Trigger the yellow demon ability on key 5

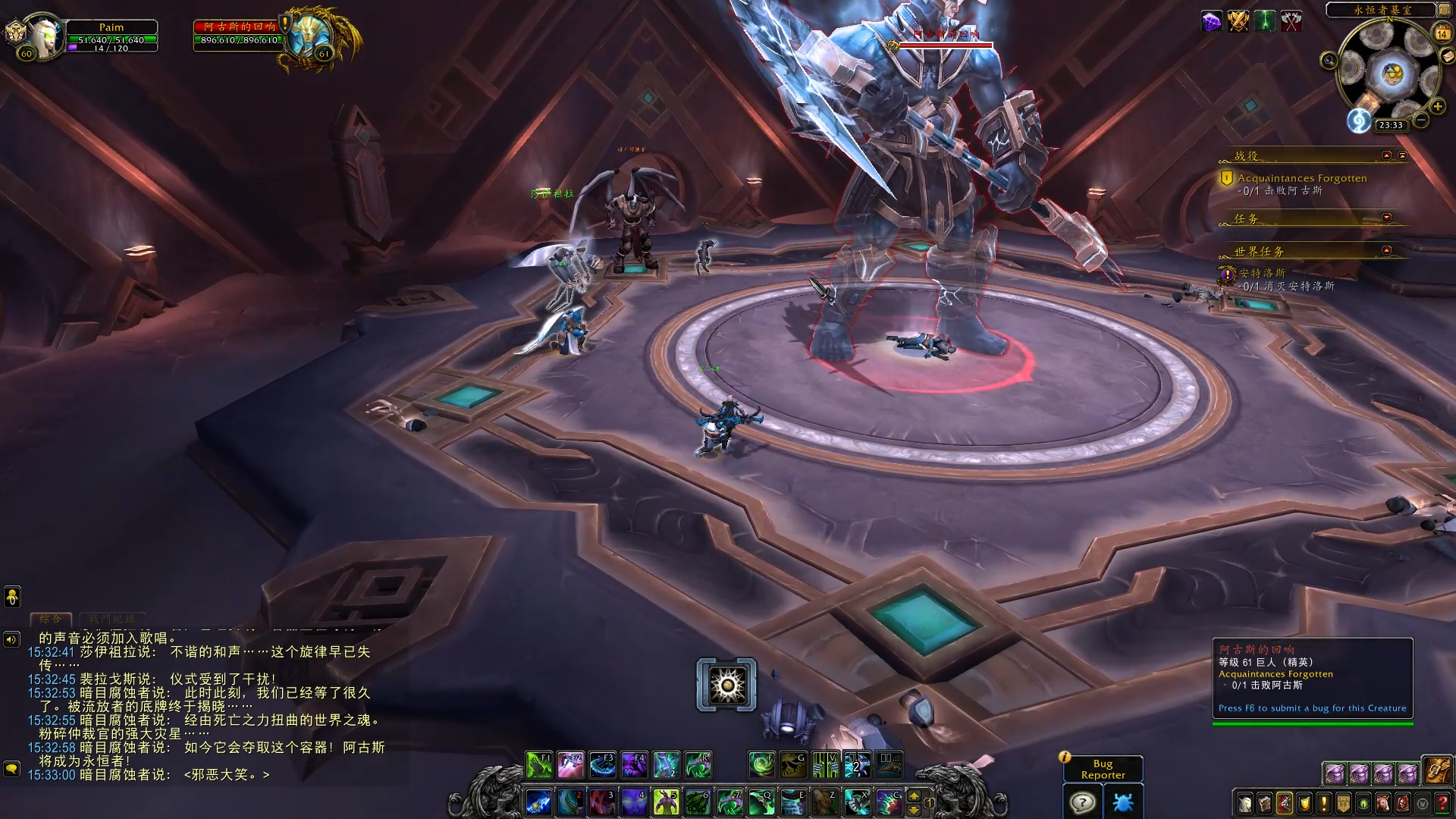pos(667,802)
